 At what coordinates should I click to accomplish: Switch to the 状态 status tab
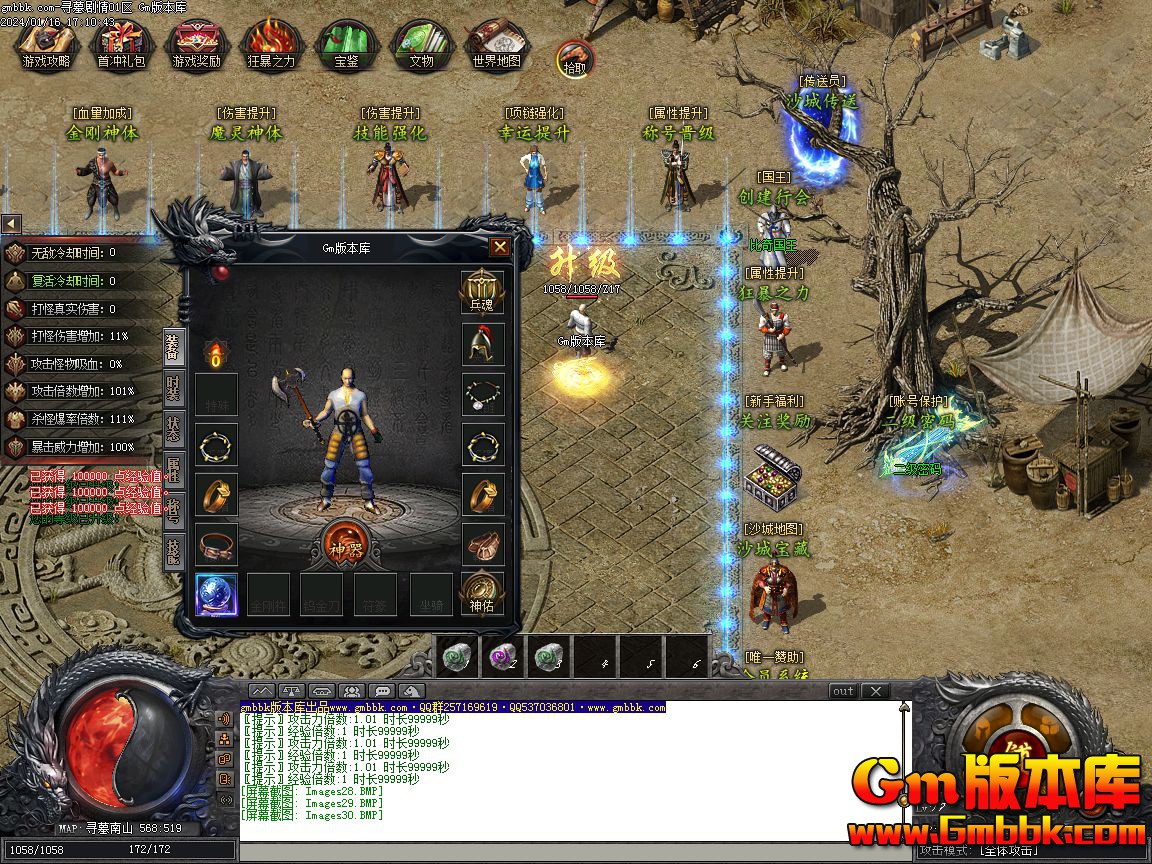[x=174, y=430]
